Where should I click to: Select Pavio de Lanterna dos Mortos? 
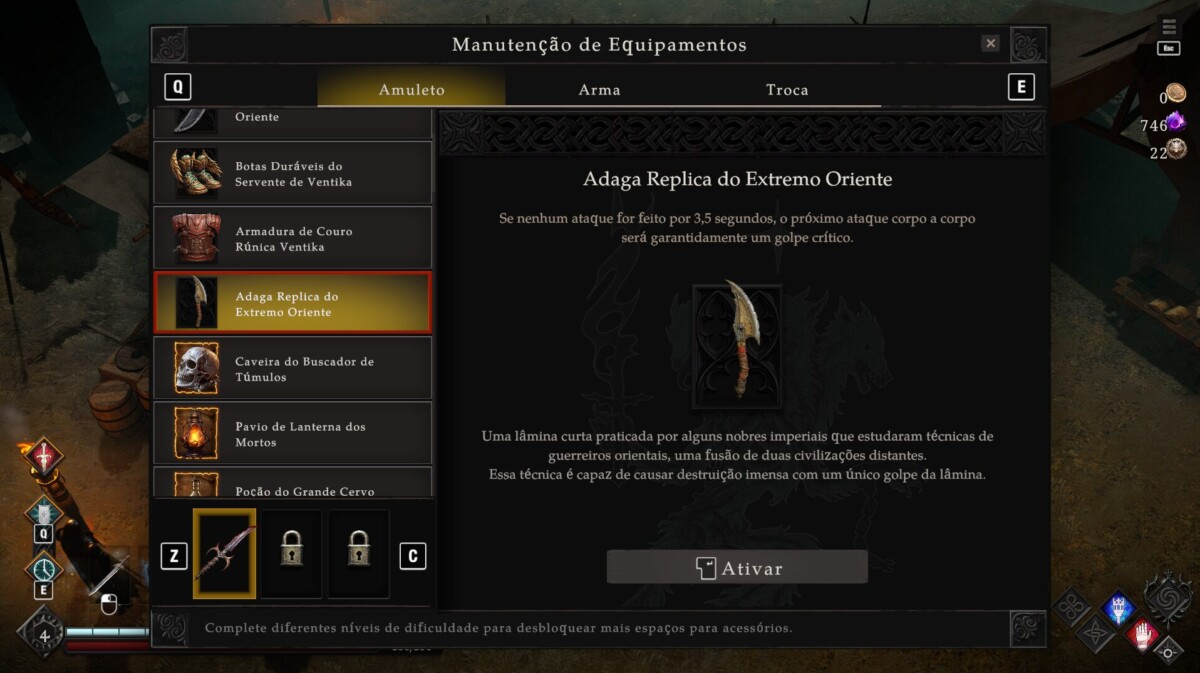(292, 434)
